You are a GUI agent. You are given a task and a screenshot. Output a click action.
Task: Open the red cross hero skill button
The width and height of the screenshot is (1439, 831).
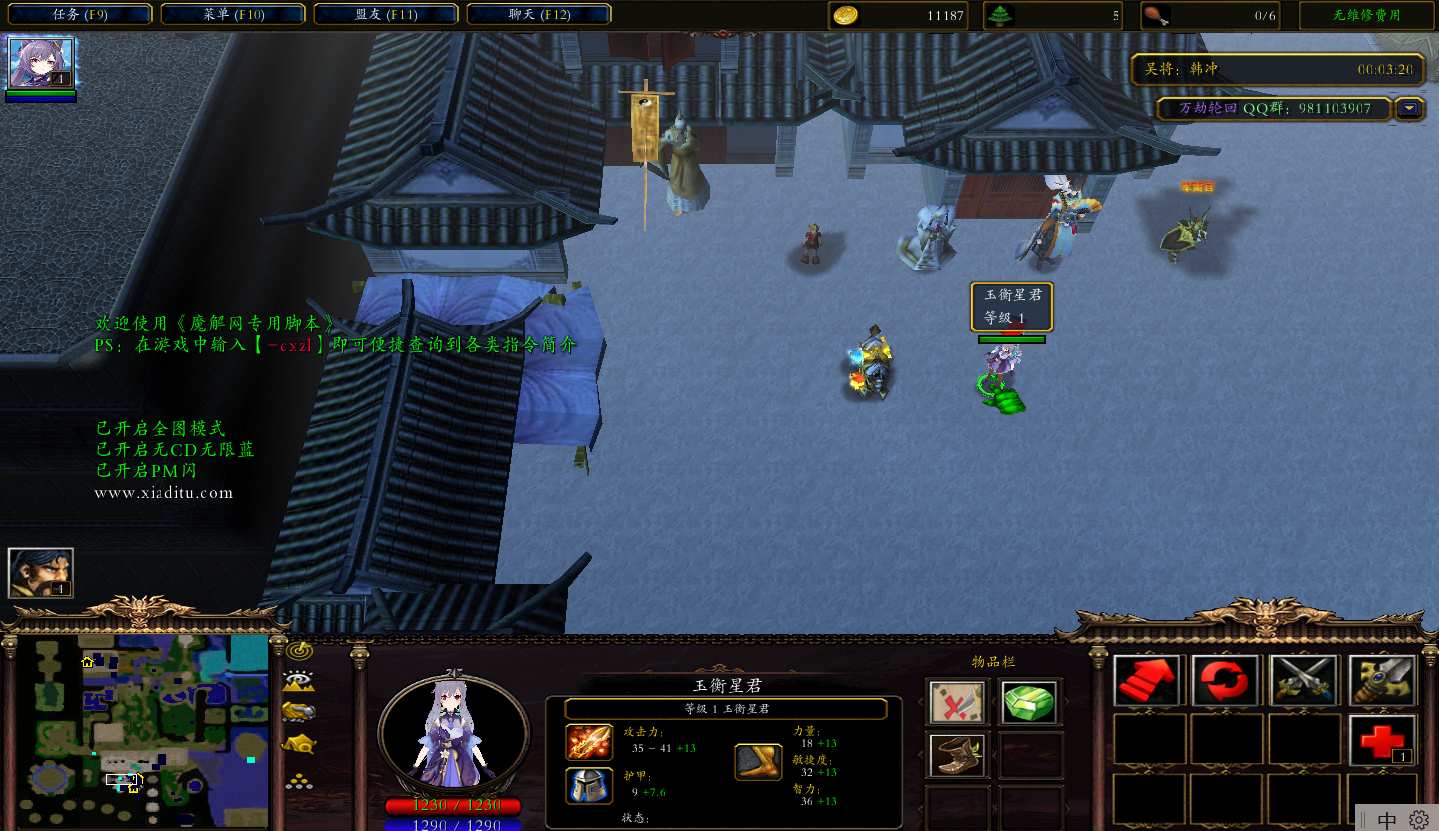click(x=1382, y=741)
